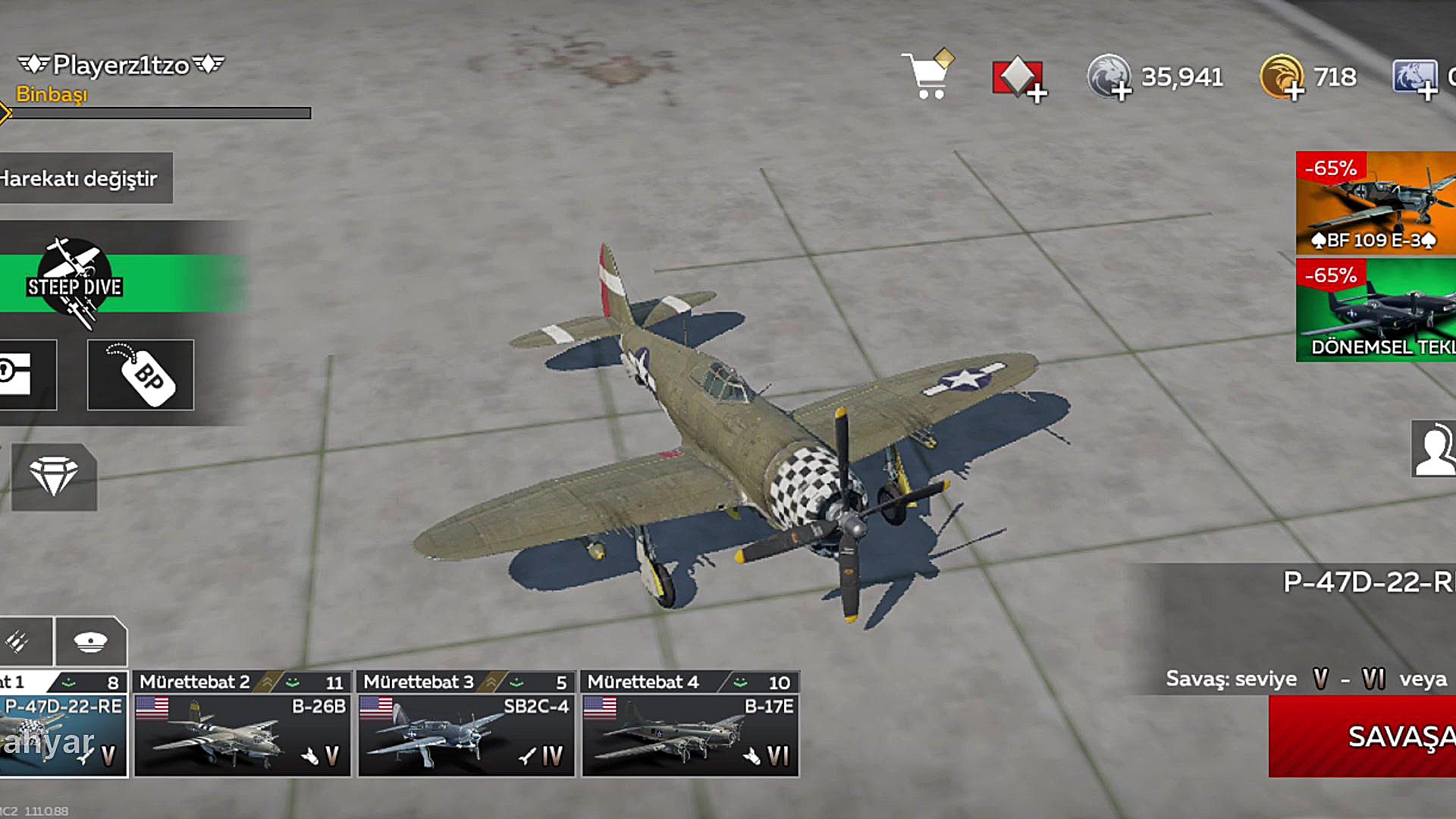Image resolution: width=1456 pixels, height=819 pixels.
Task: Buy more silver lion currency
Action: click(x=1109, y=77)
